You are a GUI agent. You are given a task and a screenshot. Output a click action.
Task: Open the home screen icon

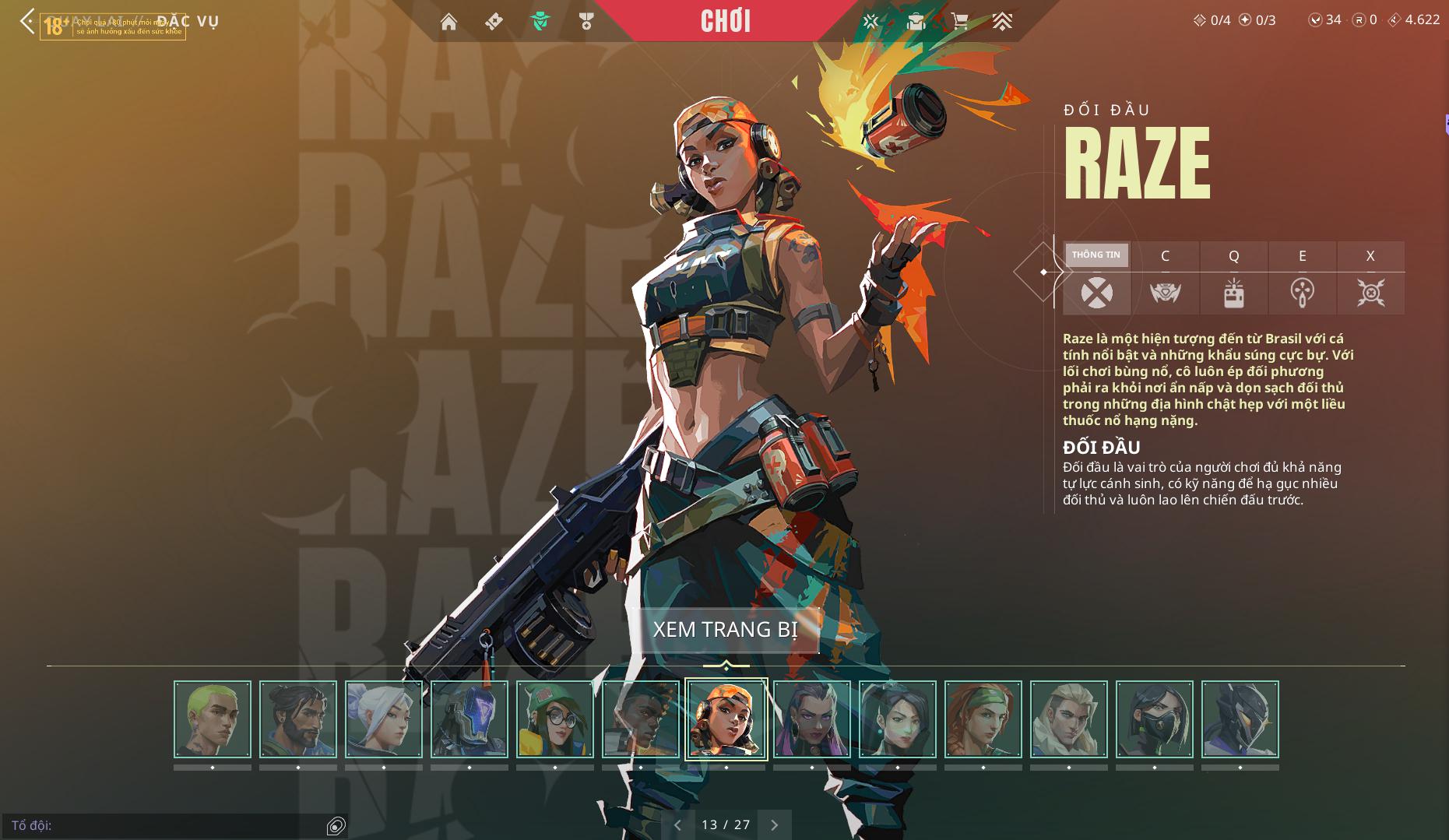448,22
